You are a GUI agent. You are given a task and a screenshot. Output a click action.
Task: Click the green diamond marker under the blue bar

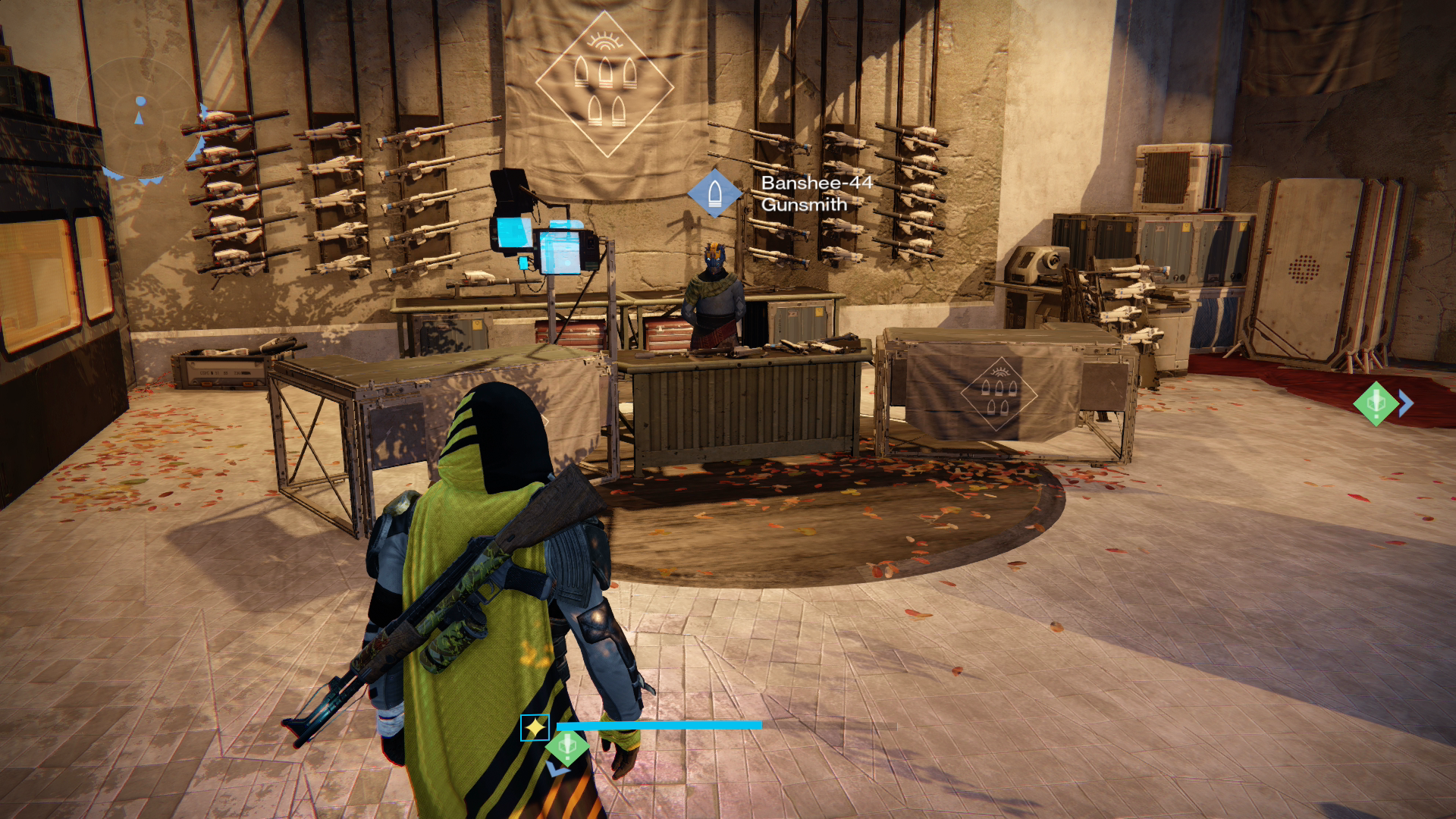pos(566,748)
